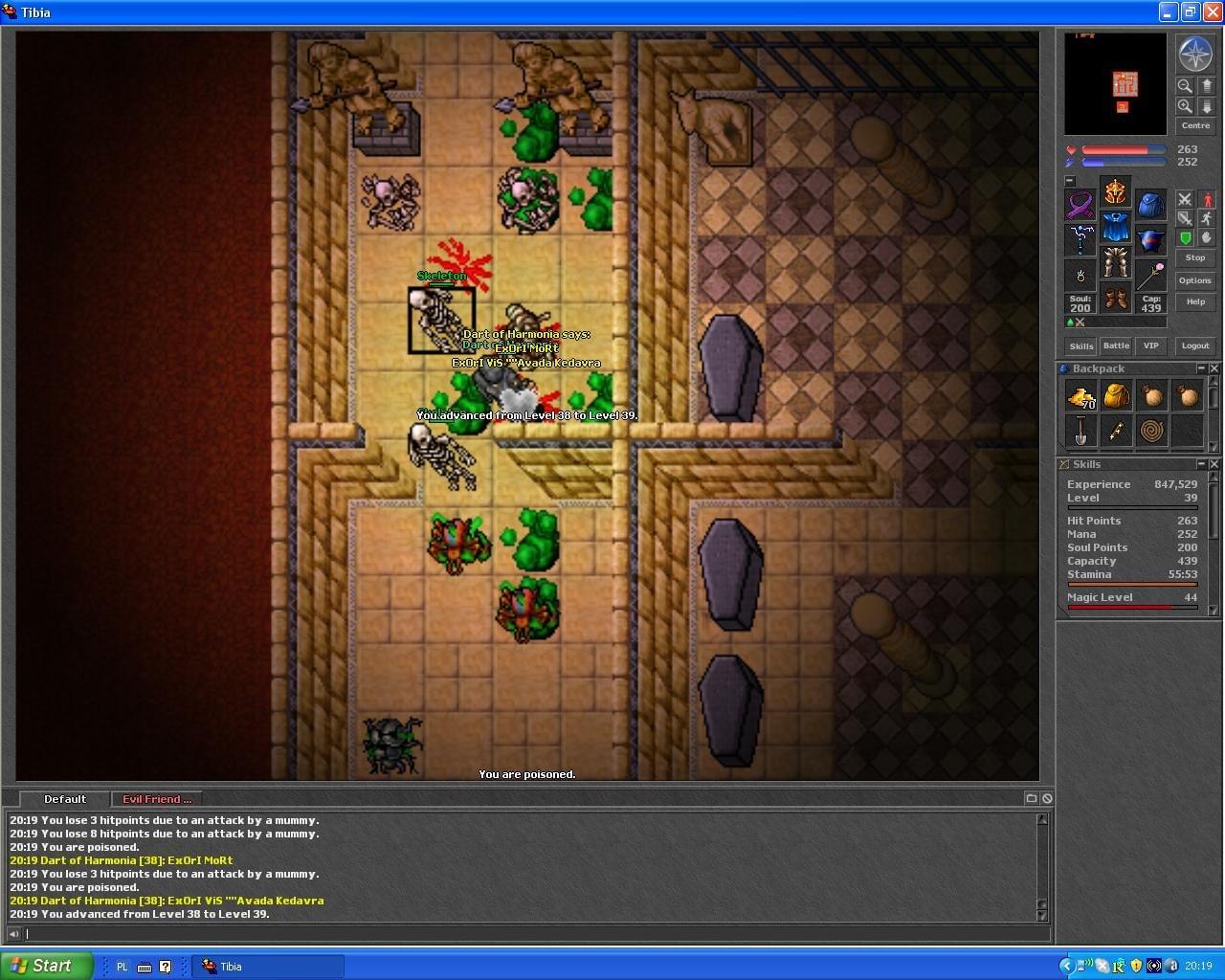Image resolution: width=1225 pixels, height=980 pixels.
Task: Select the gold coins stack in backpack
Action: [1081, 395]
